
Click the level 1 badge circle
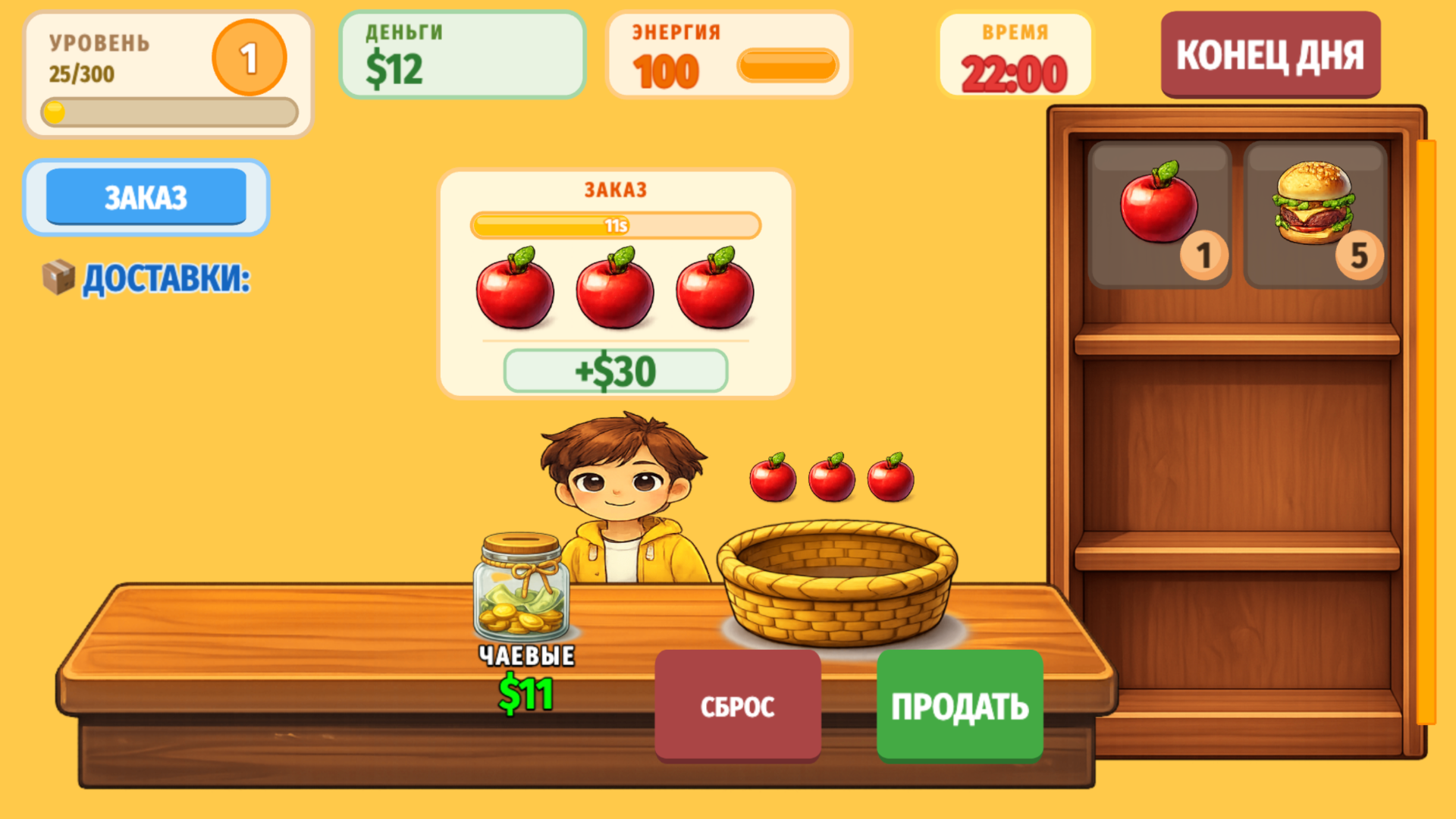[248, 58]
